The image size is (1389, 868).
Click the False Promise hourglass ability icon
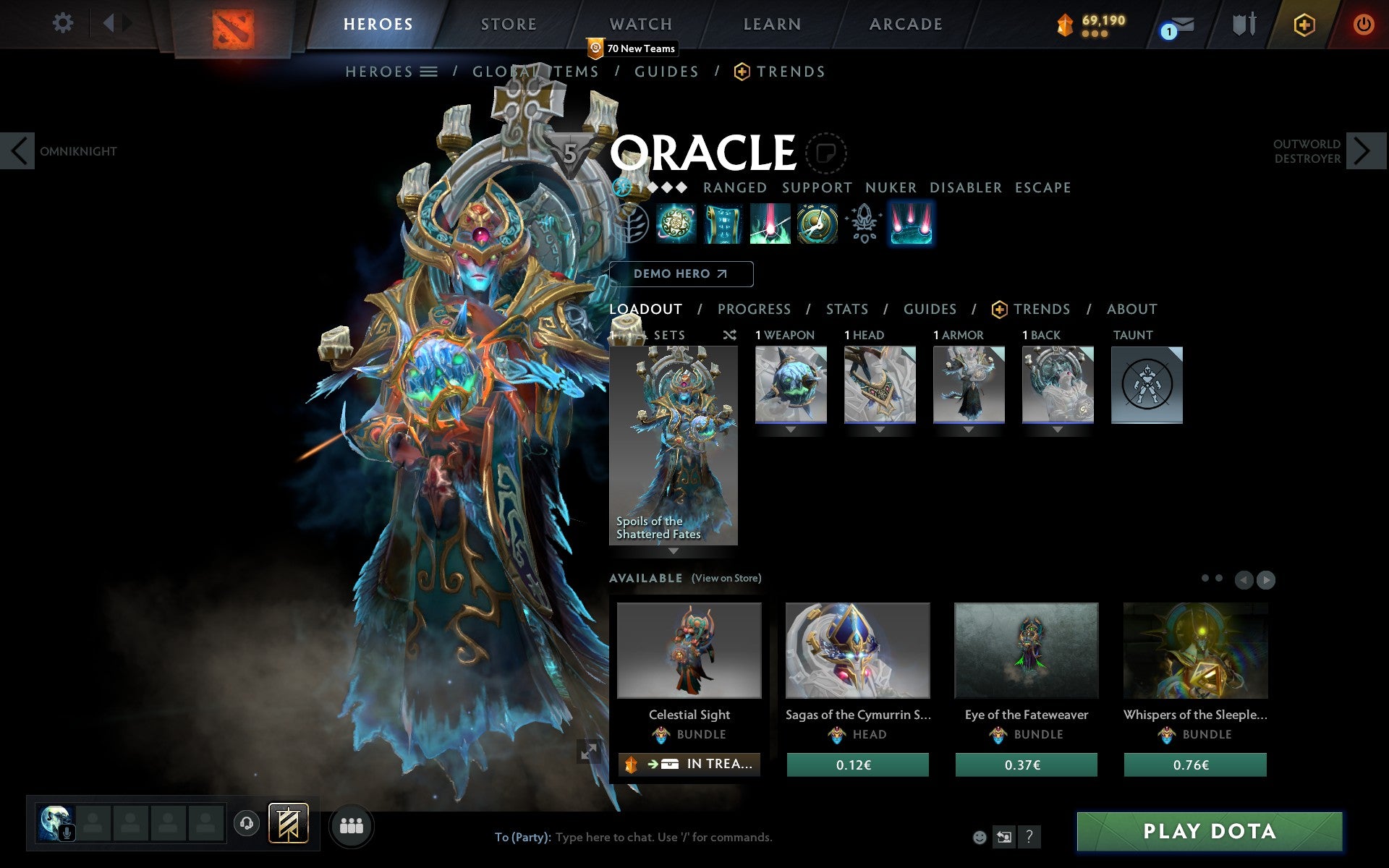coord(817,225)
